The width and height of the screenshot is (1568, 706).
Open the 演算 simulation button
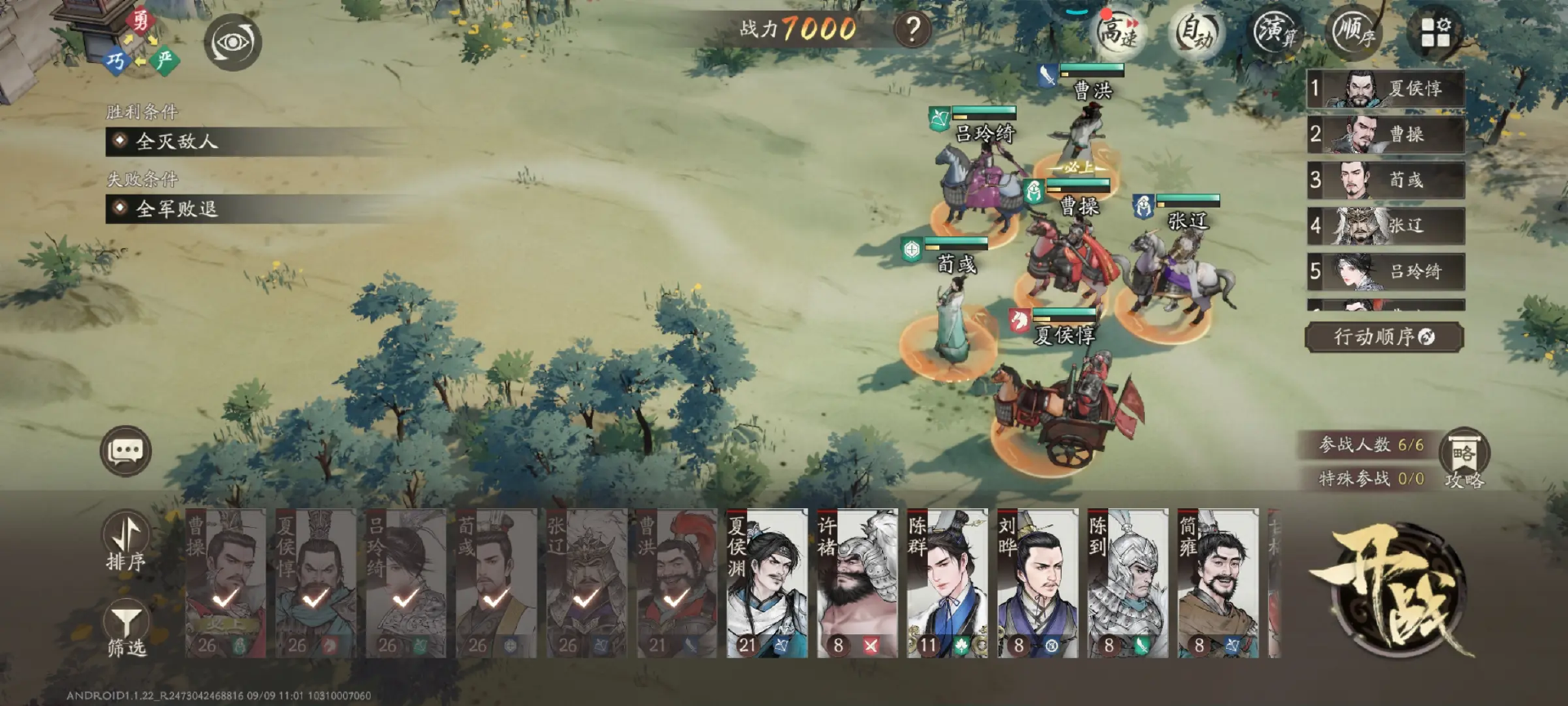[x=1275, y=31]
